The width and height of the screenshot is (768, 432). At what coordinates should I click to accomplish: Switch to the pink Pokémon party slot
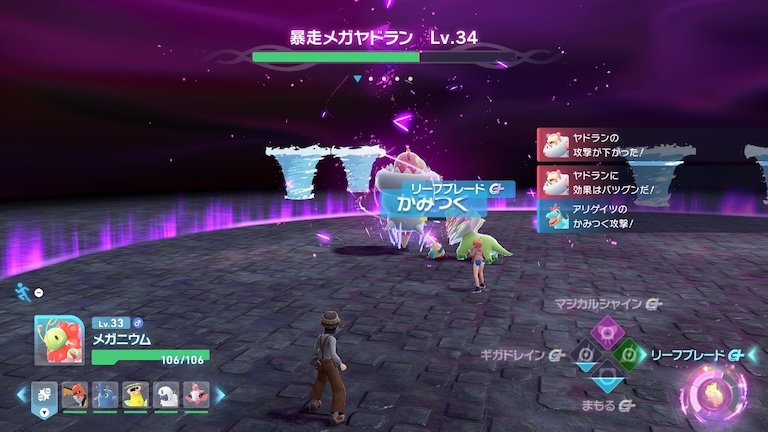[196, 394]
